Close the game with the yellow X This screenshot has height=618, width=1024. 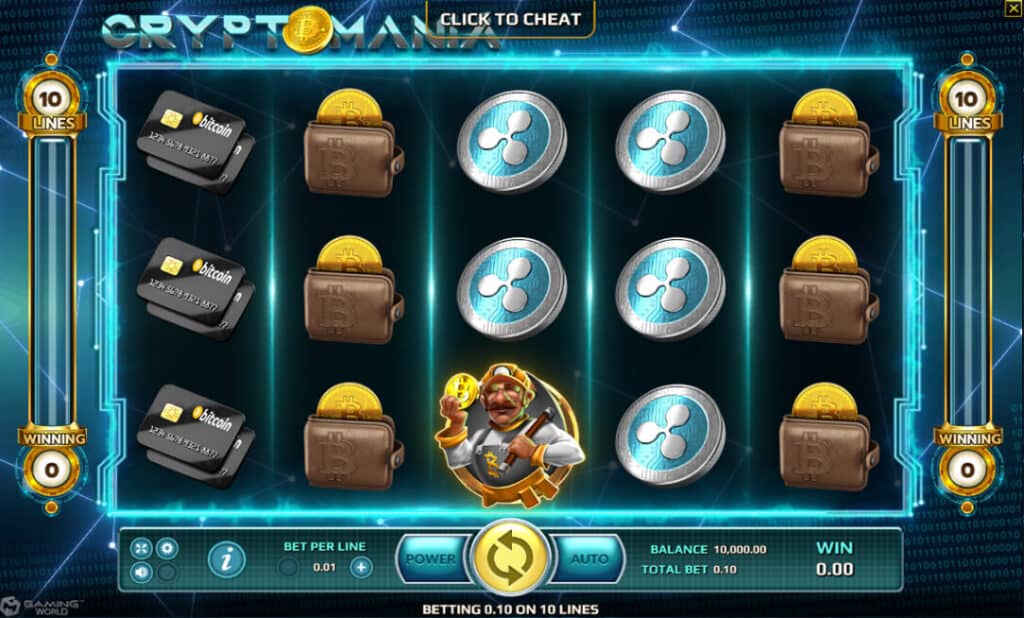pyautogui.click(x=1013, y=8)
